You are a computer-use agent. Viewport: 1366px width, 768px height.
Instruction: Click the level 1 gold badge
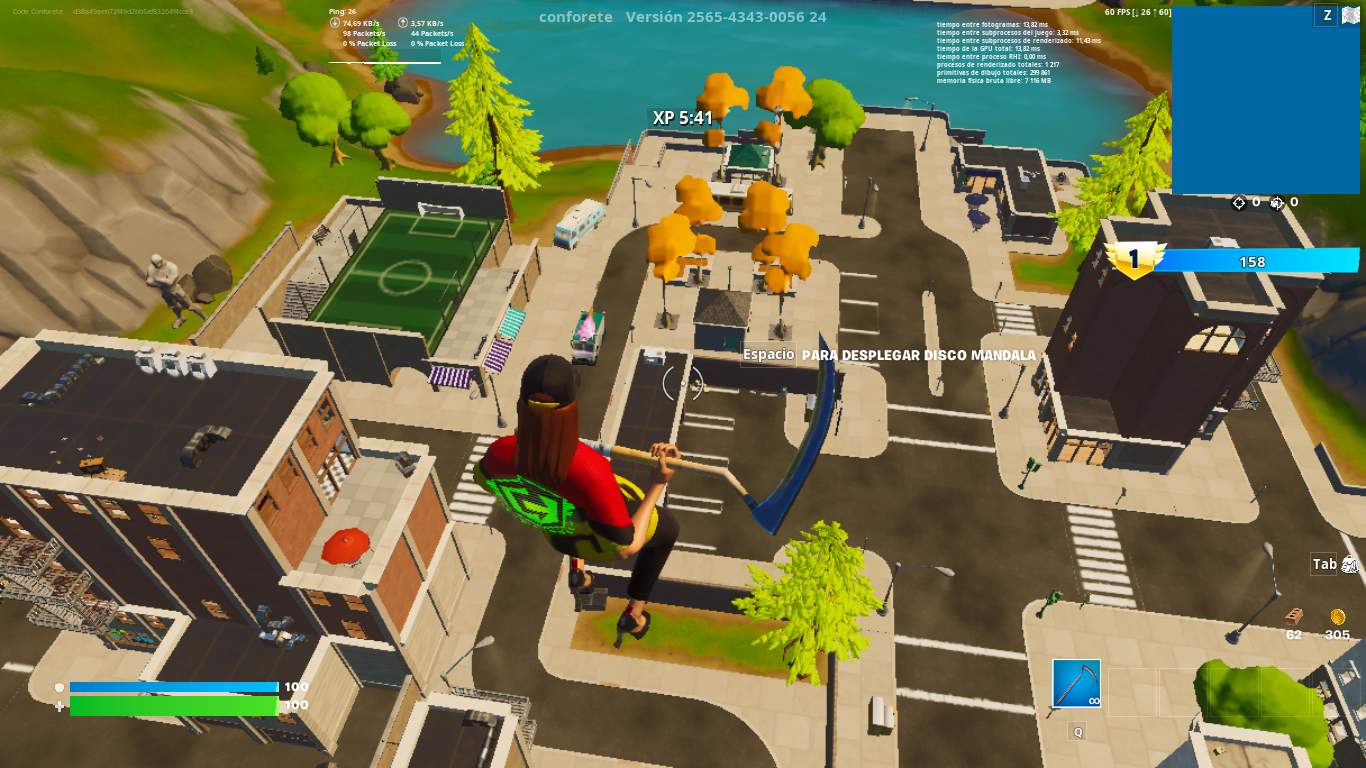(x=1134, y=261)
